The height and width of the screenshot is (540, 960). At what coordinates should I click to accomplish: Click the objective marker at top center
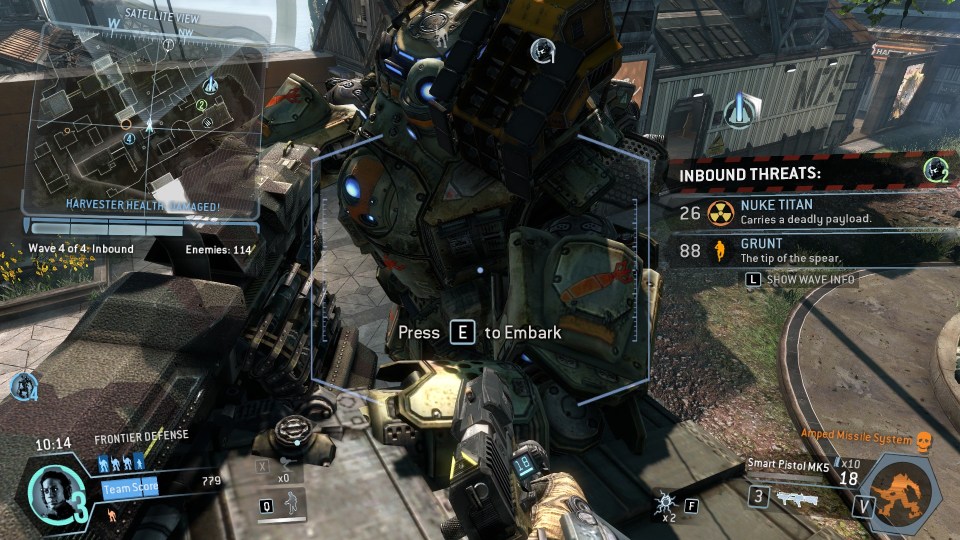pos(542,50)
